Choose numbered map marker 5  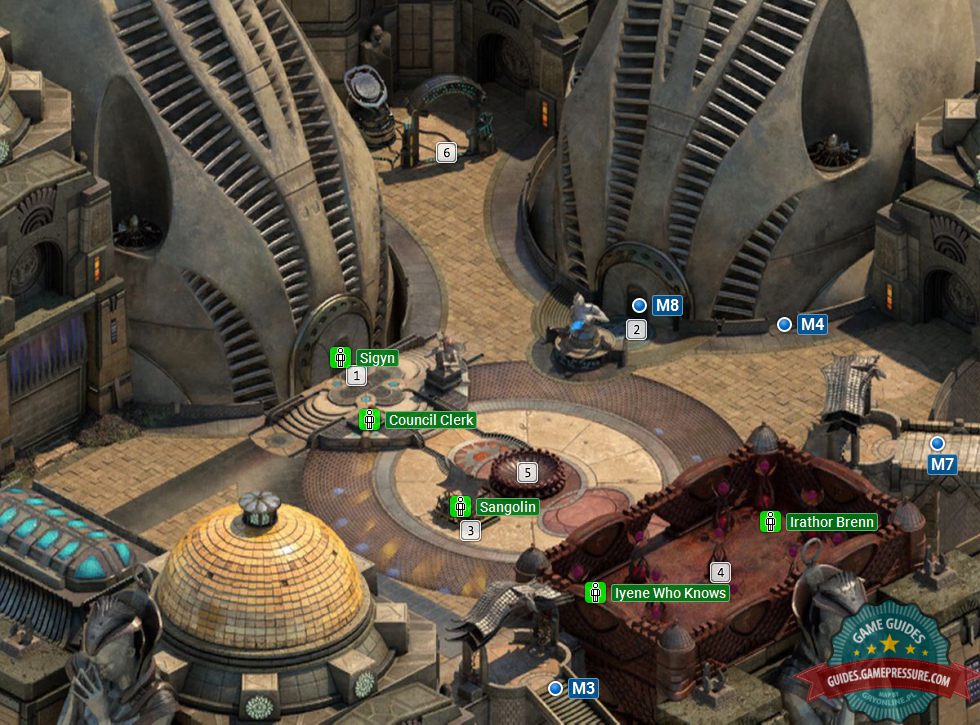527,472
